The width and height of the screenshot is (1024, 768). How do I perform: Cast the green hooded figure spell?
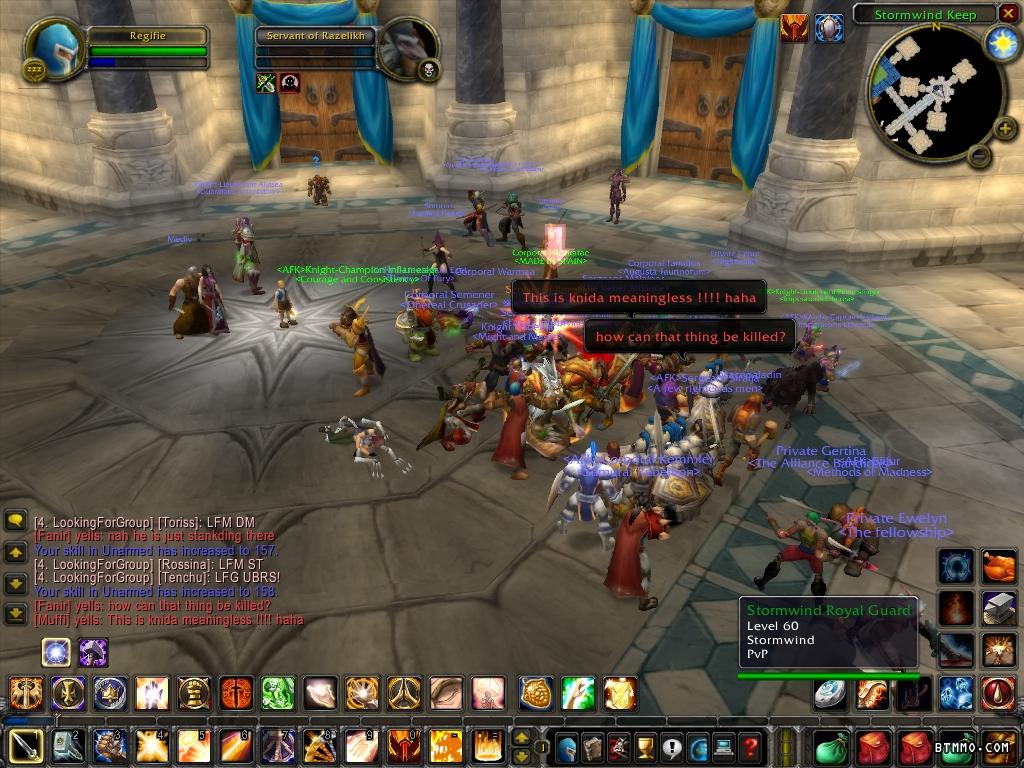click(x=277, y=692)
